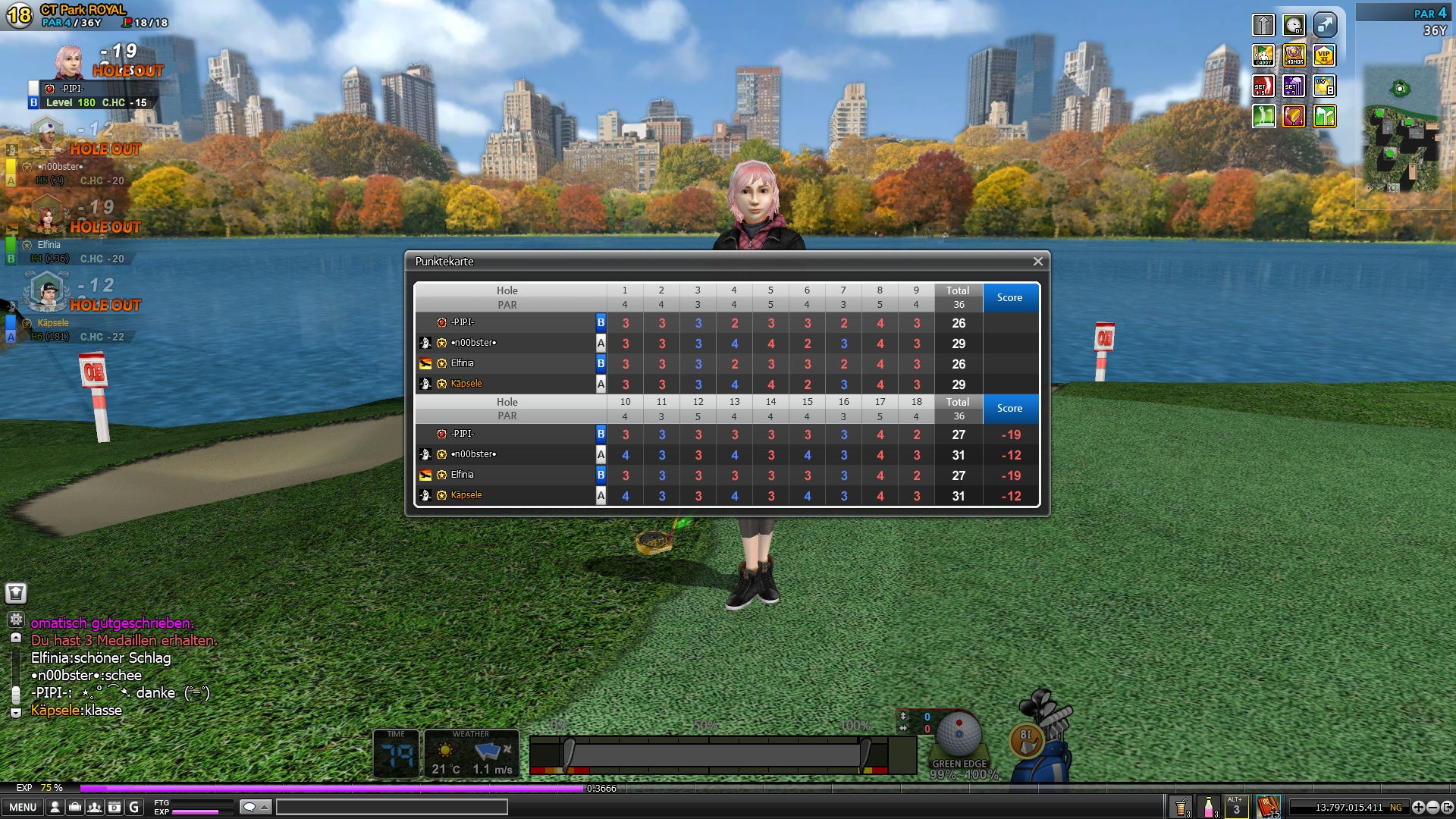This screenshot has height=819, width=1456.
Task: Click the Honor badge icon
Action: pyautogui.click(x=1294, y=55)
